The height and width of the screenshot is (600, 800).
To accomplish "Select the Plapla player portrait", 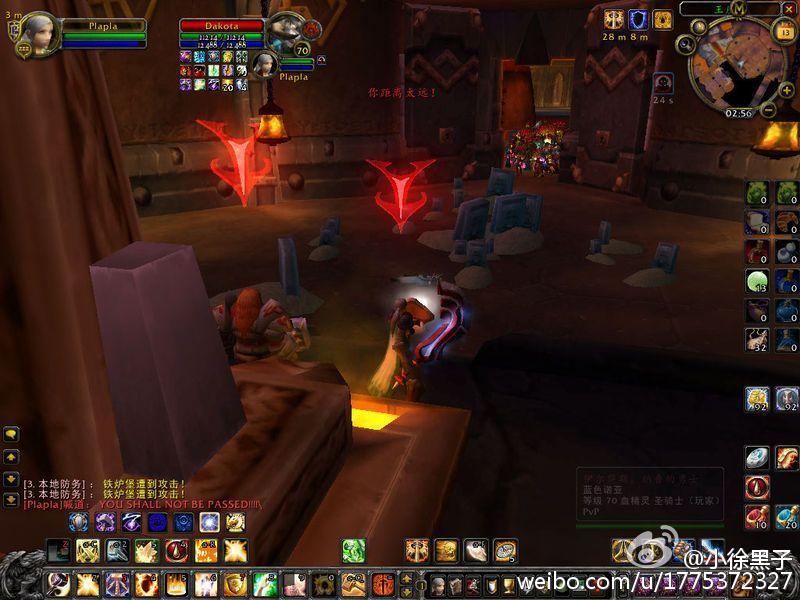I will [40, 33].
